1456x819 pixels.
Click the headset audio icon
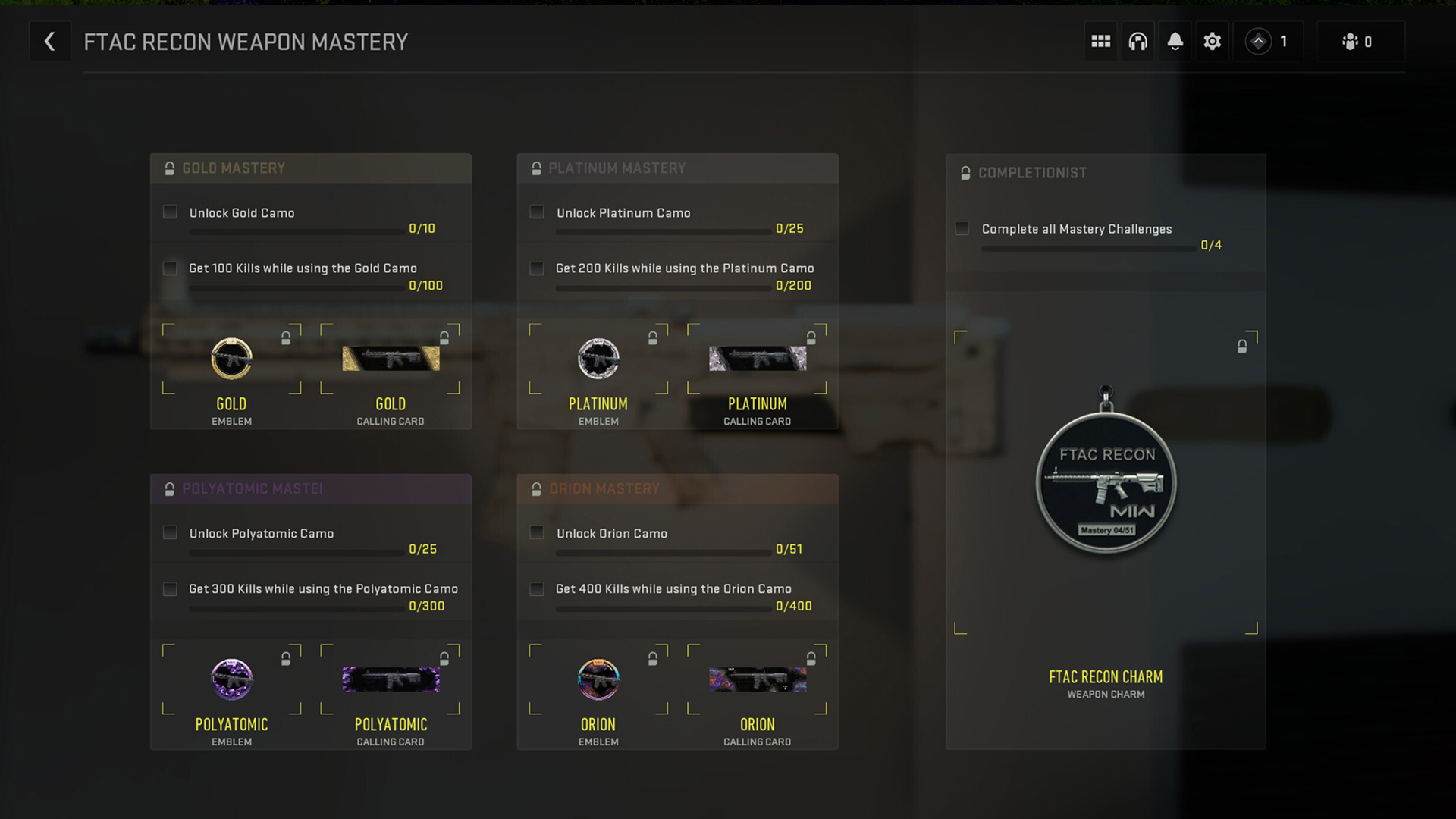(x=1137, y=41)
